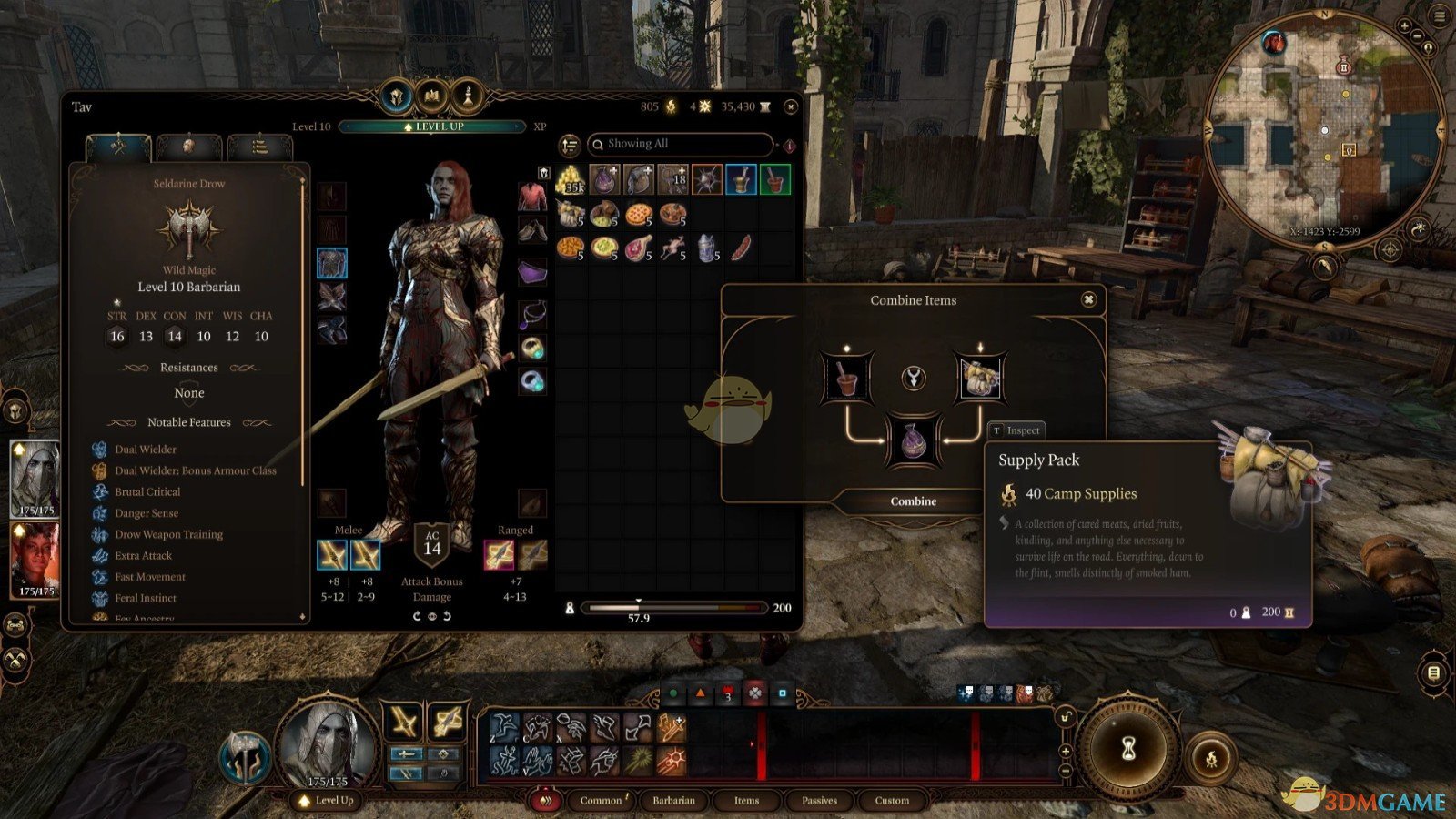Show the Passives hotbar tab
The width and height of the screenshot is (1456, 819).
click(819, 801)
